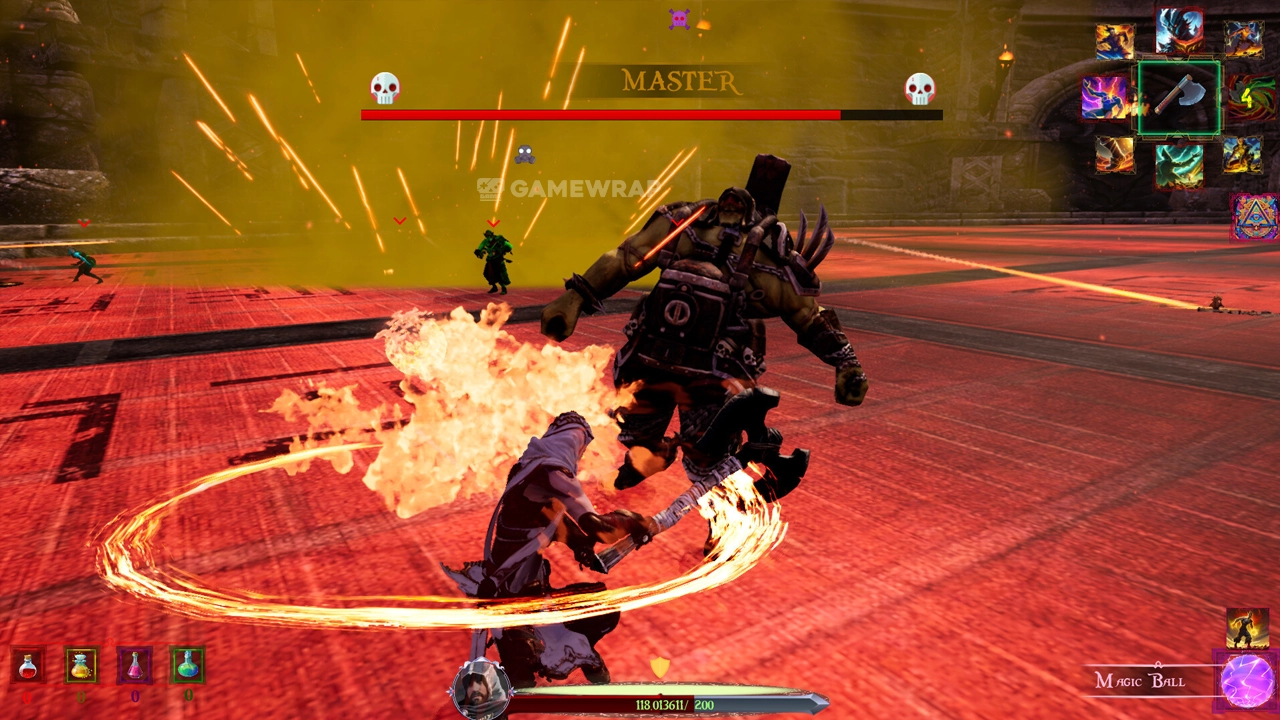This screenshot has width=1280, height=720.
Task: Use the pink potion flask
Action: (x=135, y=665)
